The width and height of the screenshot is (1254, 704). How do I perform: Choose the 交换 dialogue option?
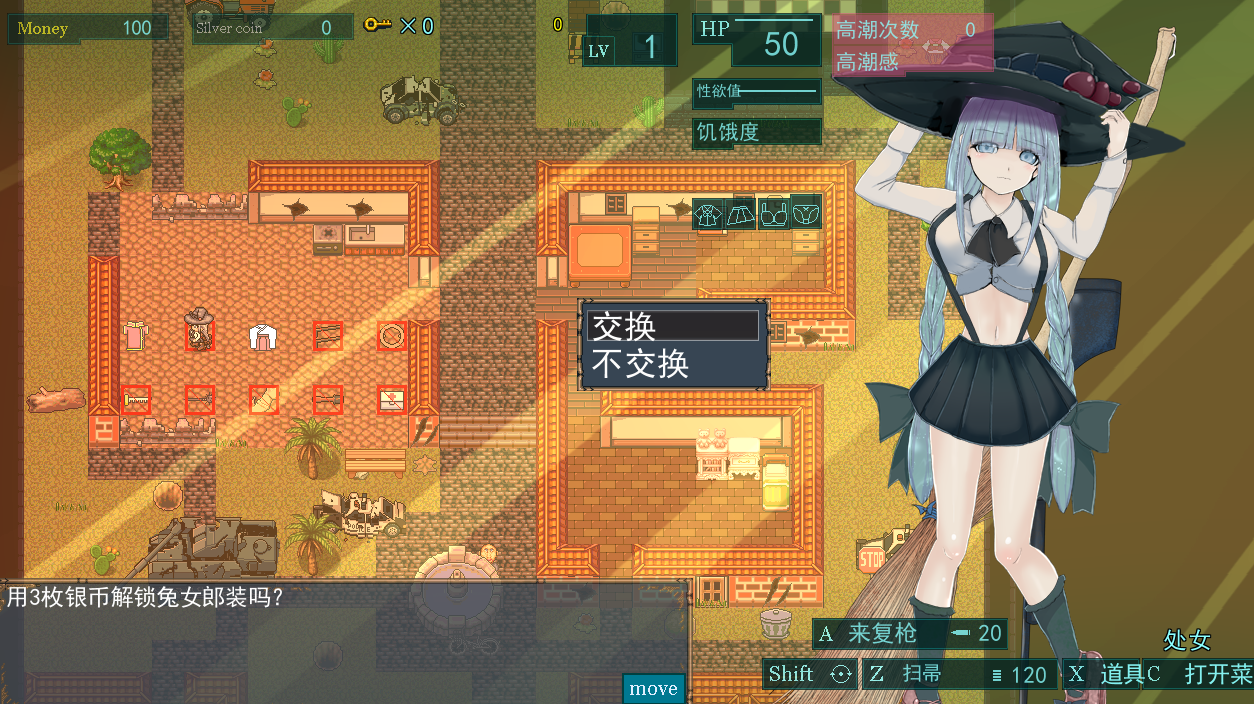(x=673, y=326)
